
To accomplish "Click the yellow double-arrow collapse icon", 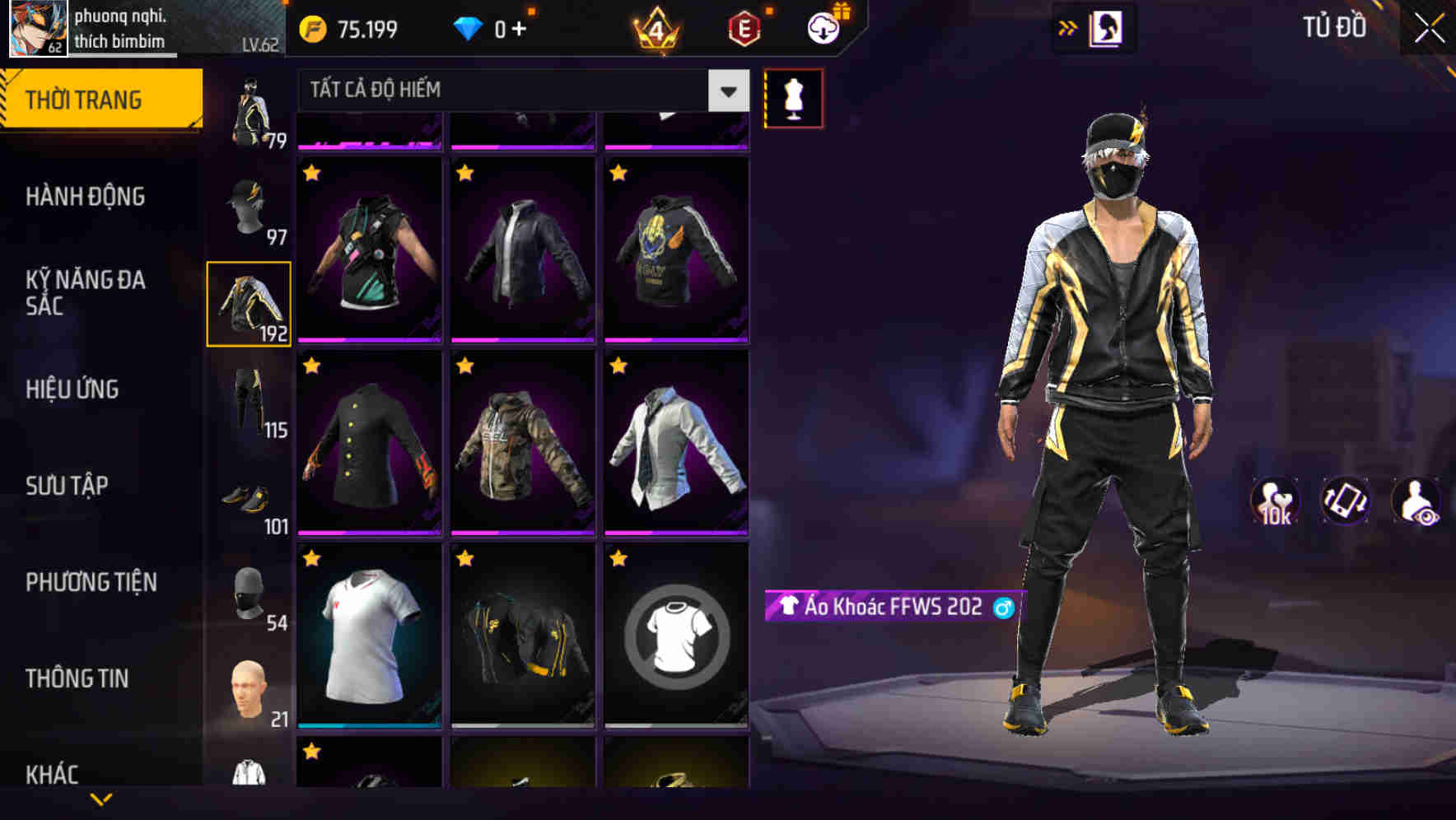I will coord(1068,26).
